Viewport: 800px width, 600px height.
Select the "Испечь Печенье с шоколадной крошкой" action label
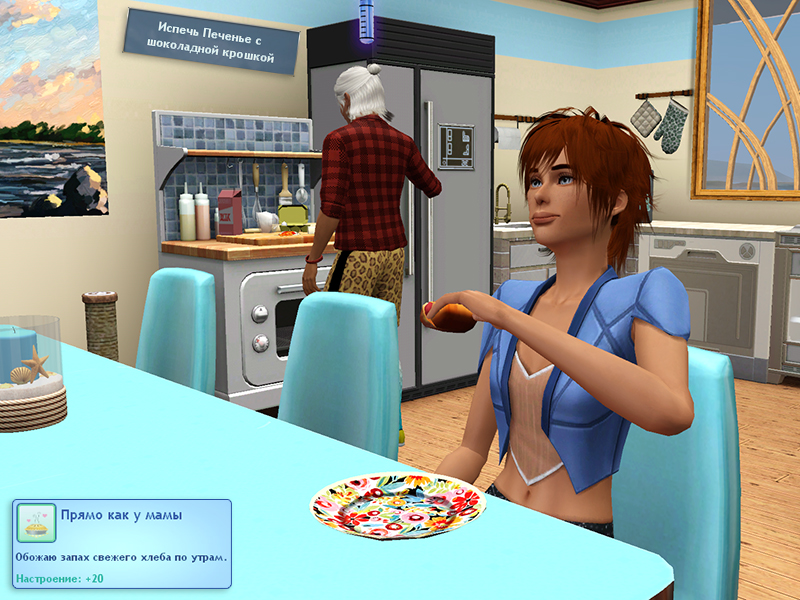tap(211, 45)
